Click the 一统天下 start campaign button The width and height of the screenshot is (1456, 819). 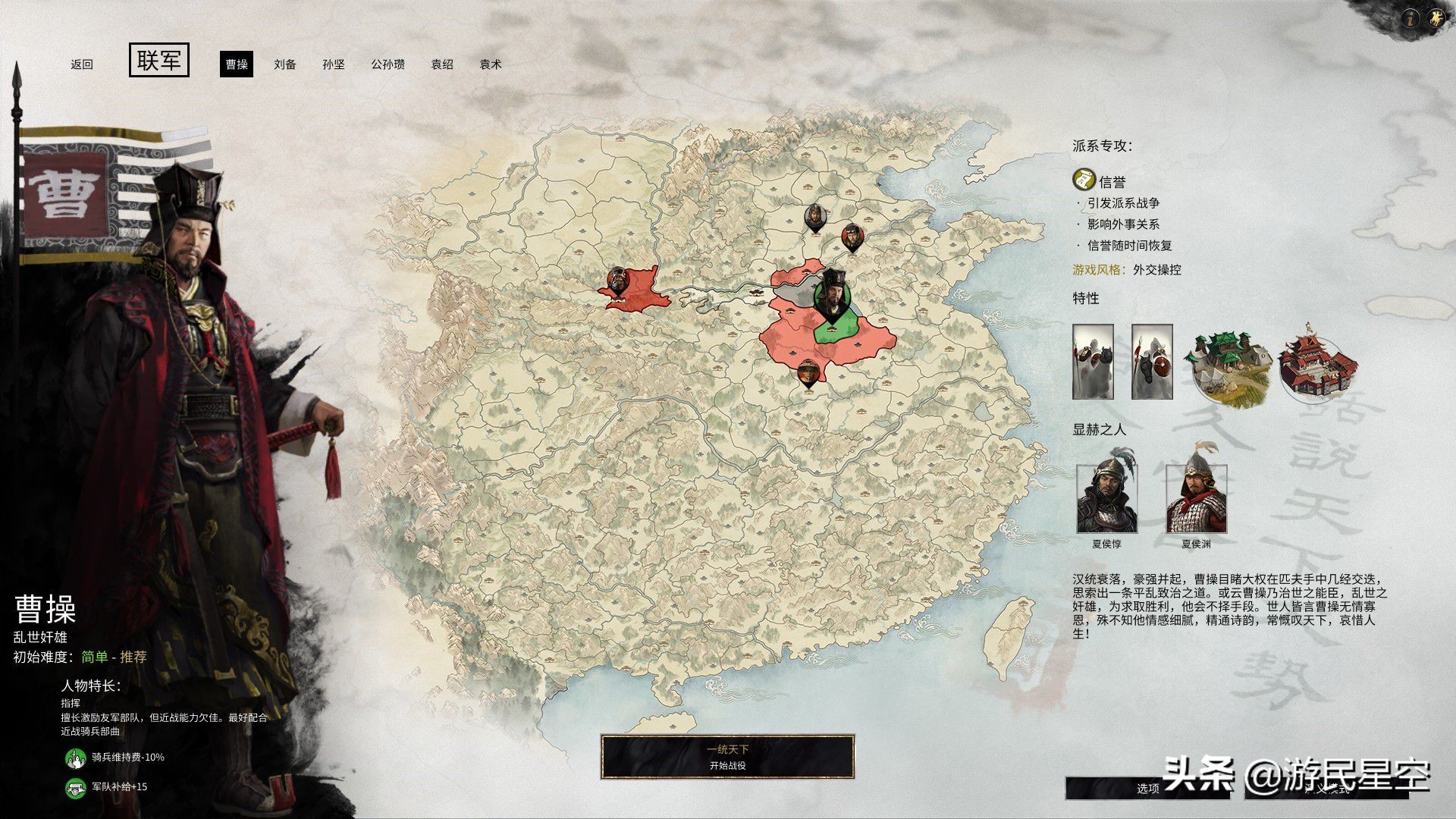[728, 755]
